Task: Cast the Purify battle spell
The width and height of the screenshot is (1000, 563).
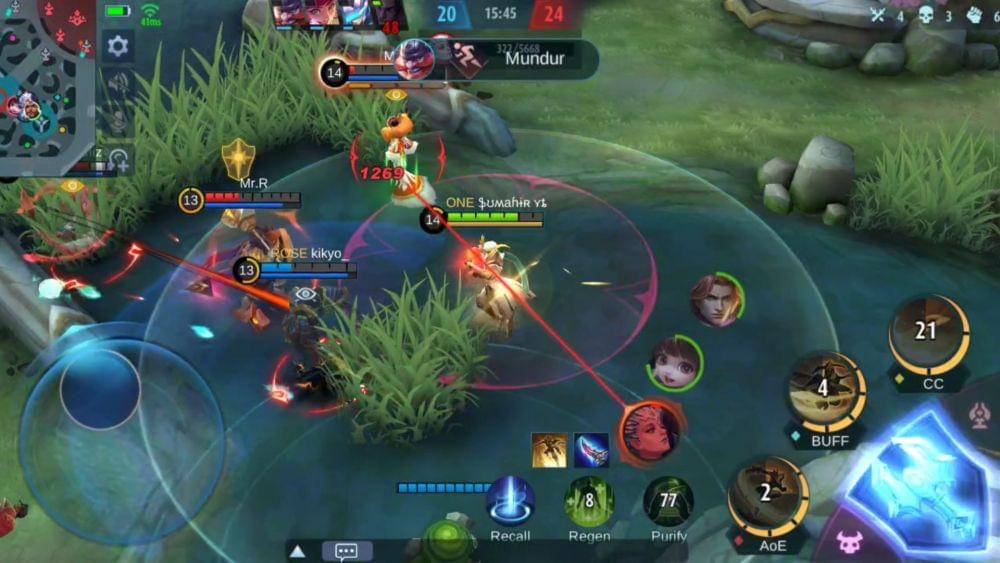Action: (x=668, y=501)
